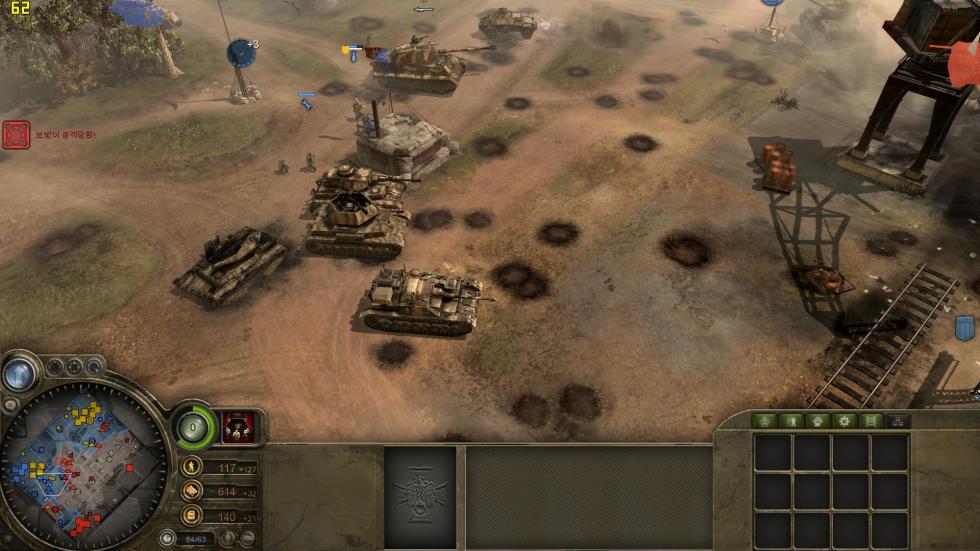Screen dimensions: 980x551
Task: Open the red commander tree portrait
Action: pos(238,426)
